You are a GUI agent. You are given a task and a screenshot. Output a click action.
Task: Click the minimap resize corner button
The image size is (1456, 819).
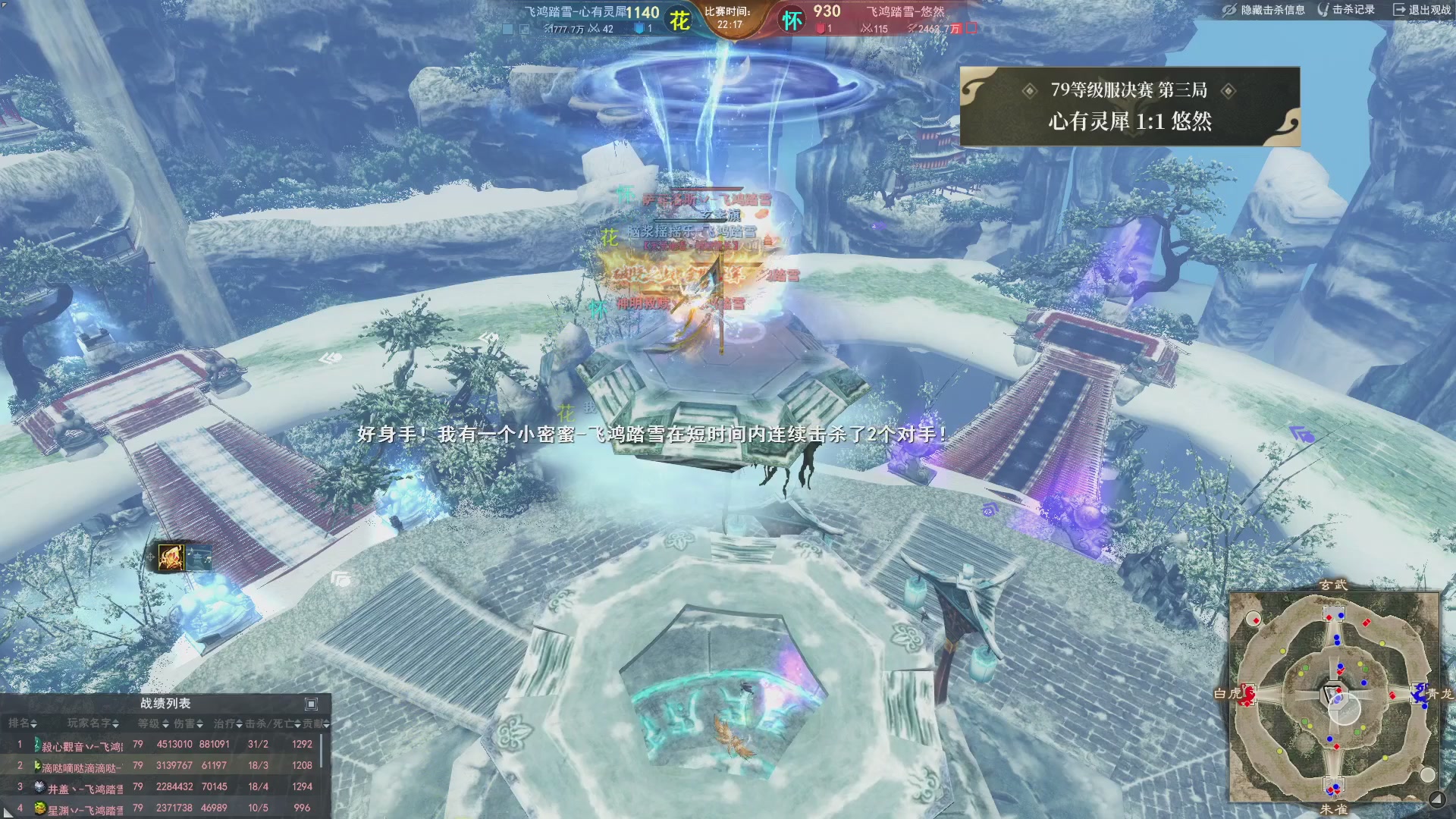pyautogui.click(x=1436, y=799)
